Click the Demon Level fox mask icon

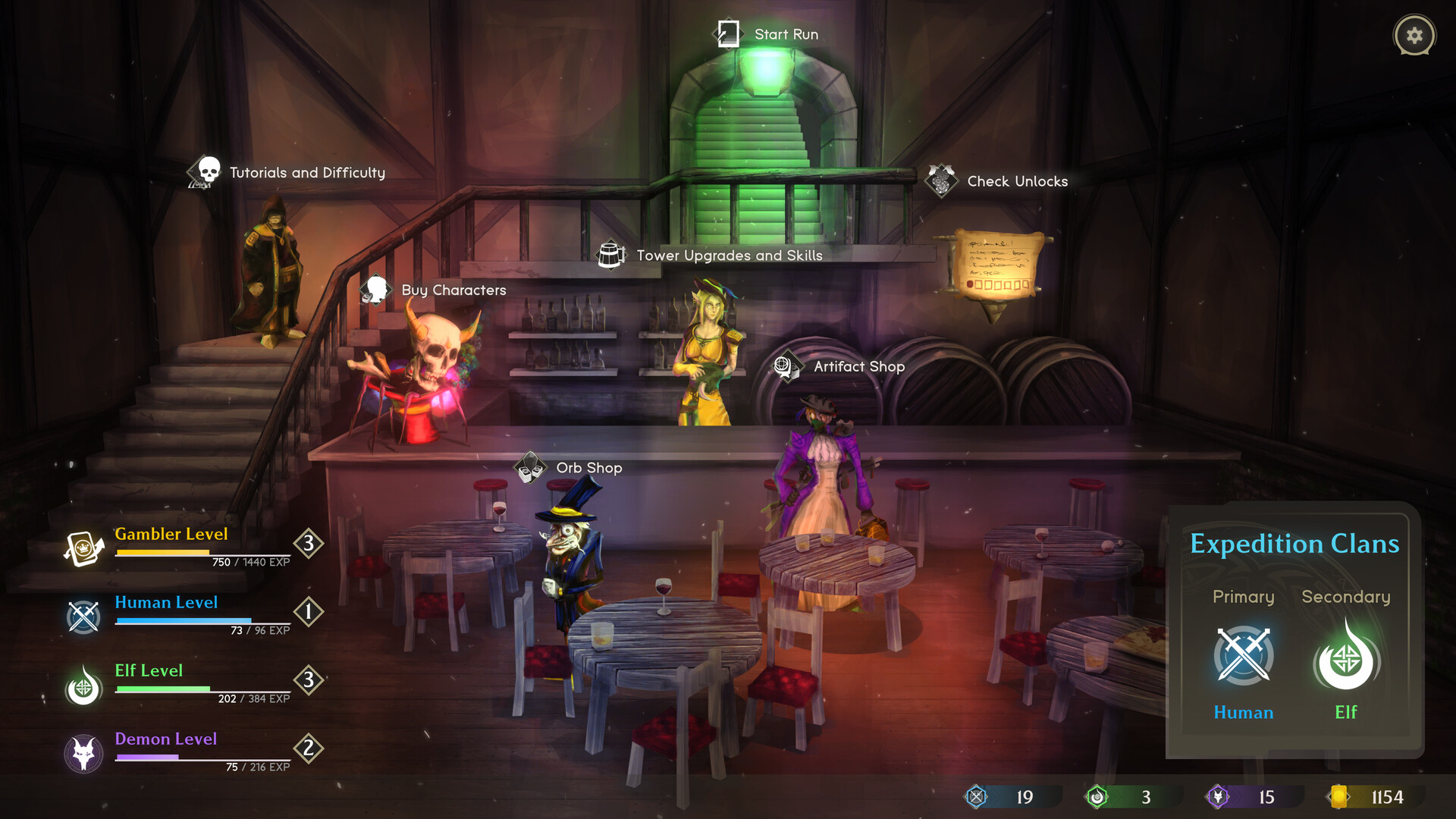[83, 754]
